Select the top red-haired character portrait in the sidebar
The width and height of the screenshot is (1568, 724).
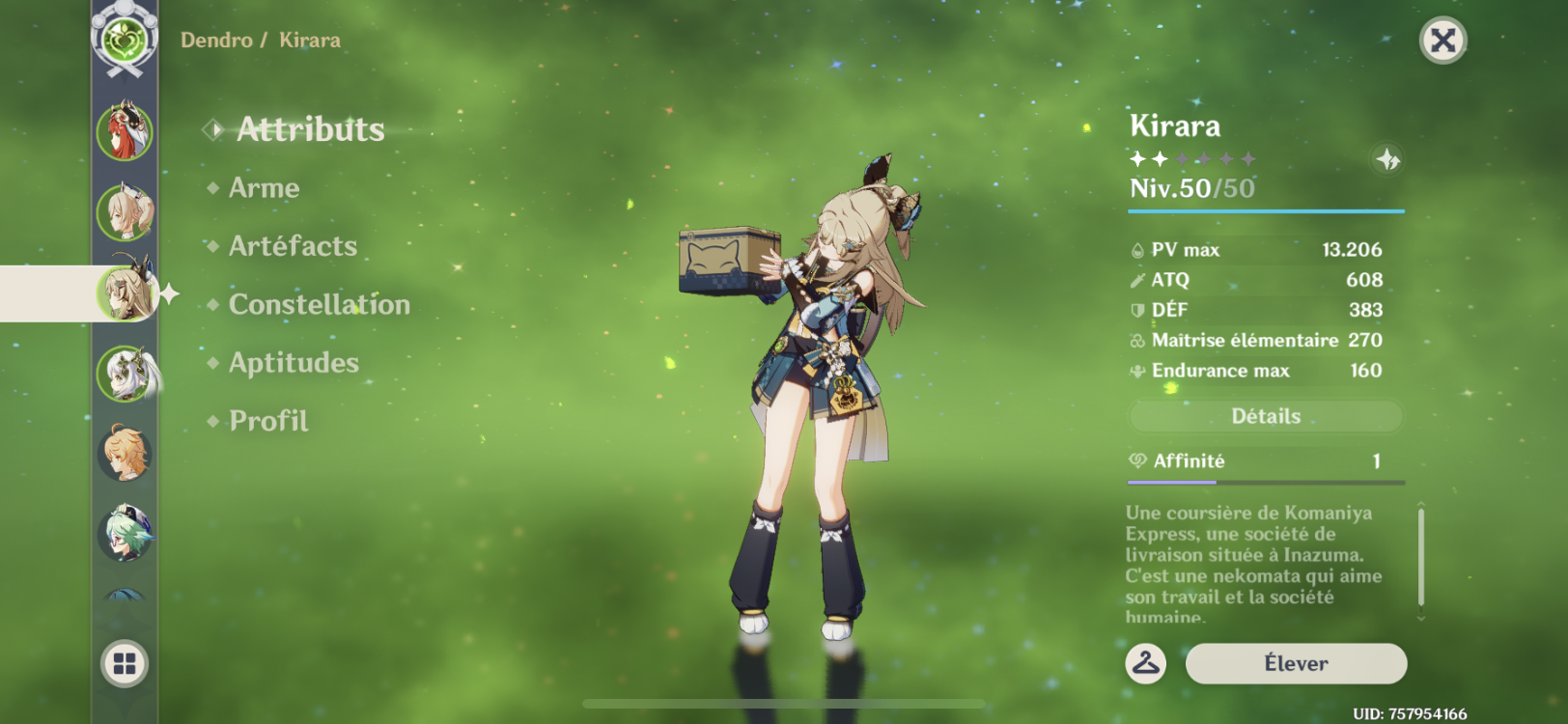click(x=124, y=129)
